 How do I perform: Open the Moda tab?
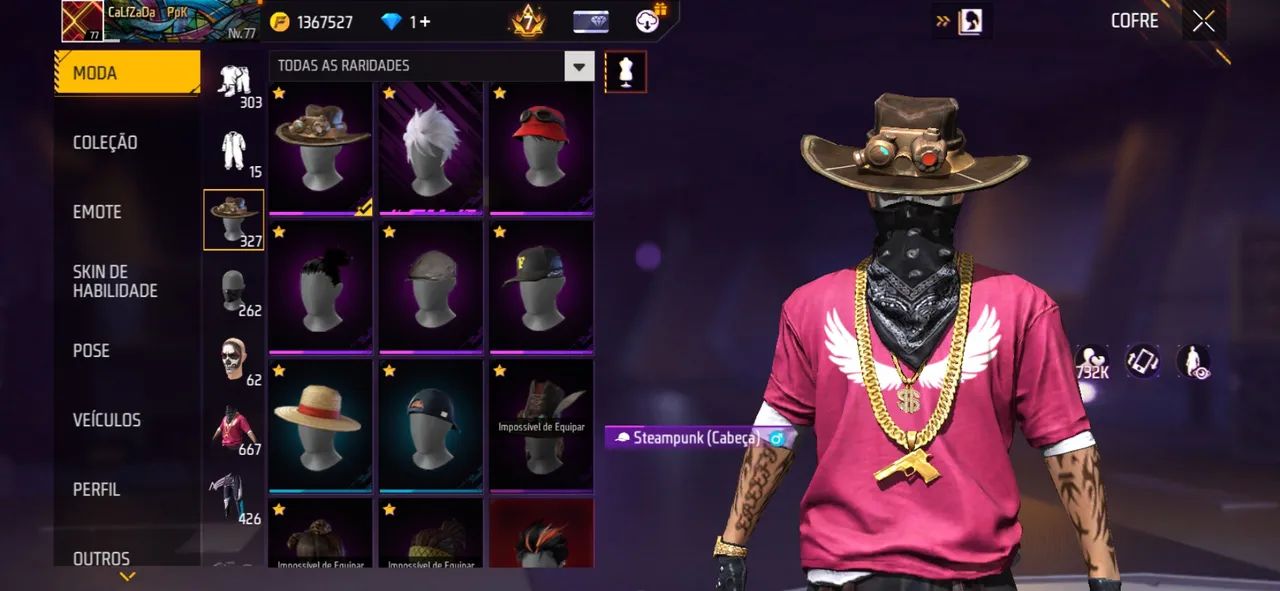(127, 73)
